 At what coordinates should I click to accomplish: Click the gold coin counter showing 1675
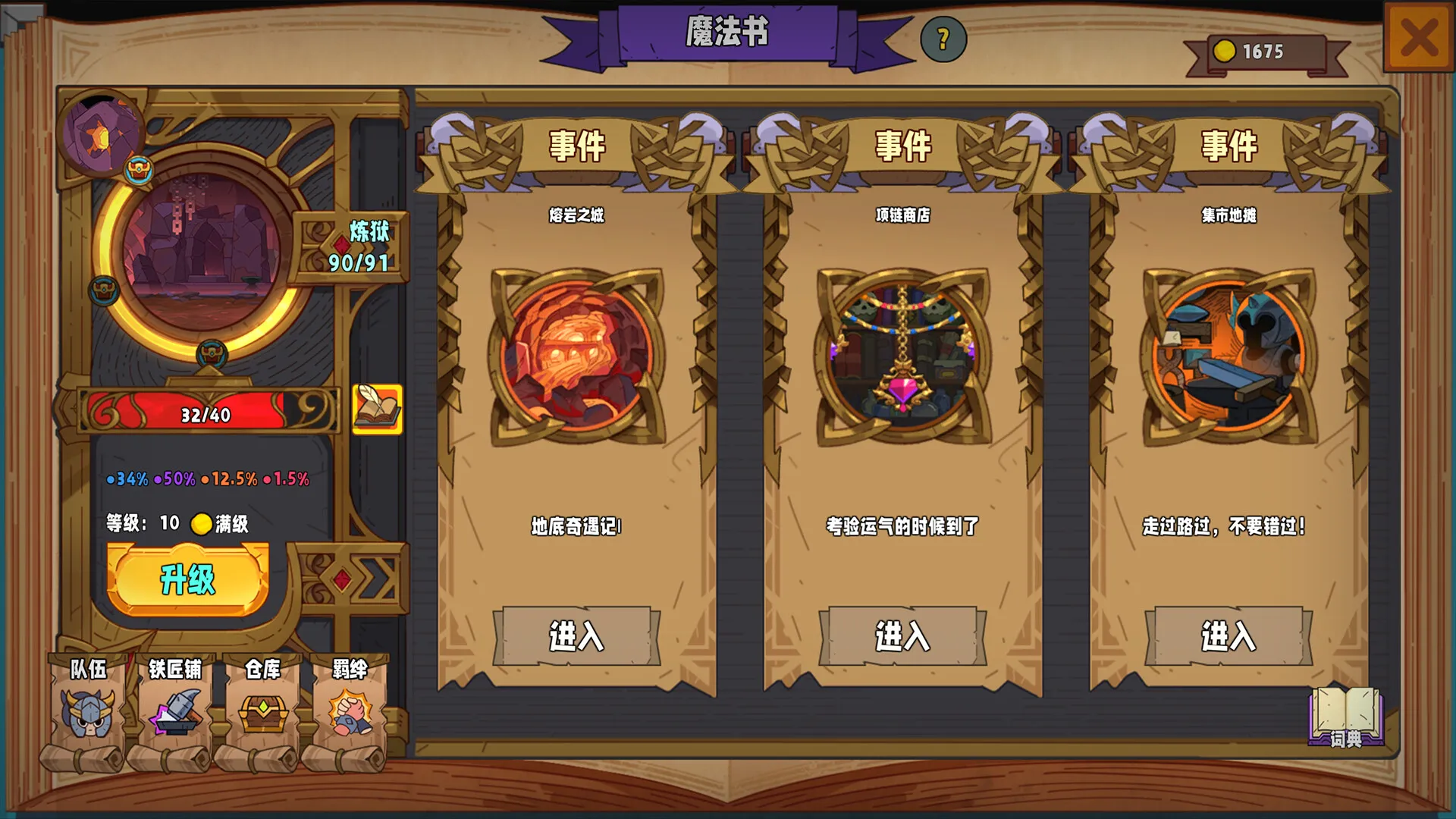point(1258,51)
